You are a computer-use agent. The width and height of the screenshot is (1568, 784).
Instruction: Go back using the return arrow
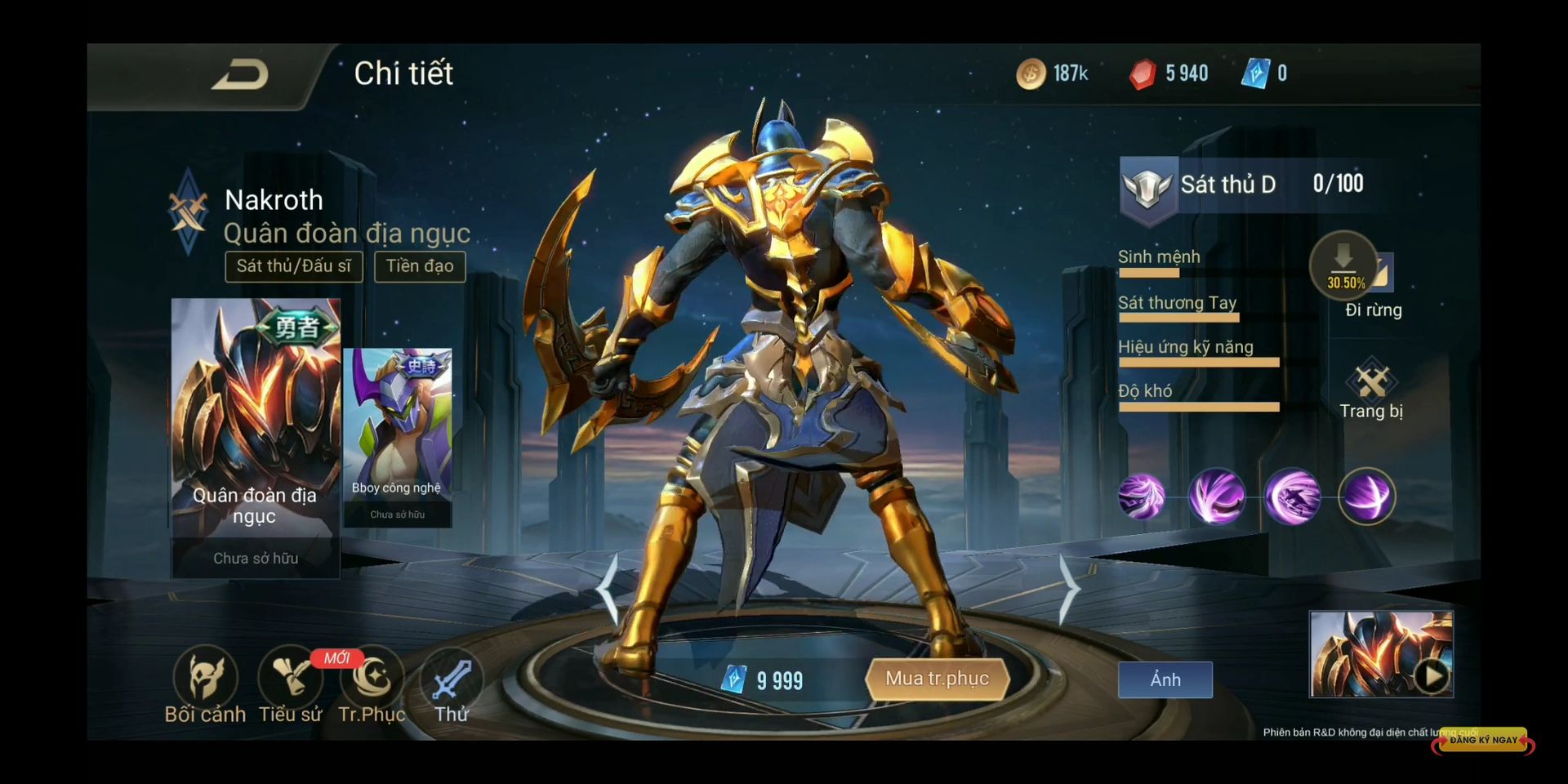(x=240, y=75)
